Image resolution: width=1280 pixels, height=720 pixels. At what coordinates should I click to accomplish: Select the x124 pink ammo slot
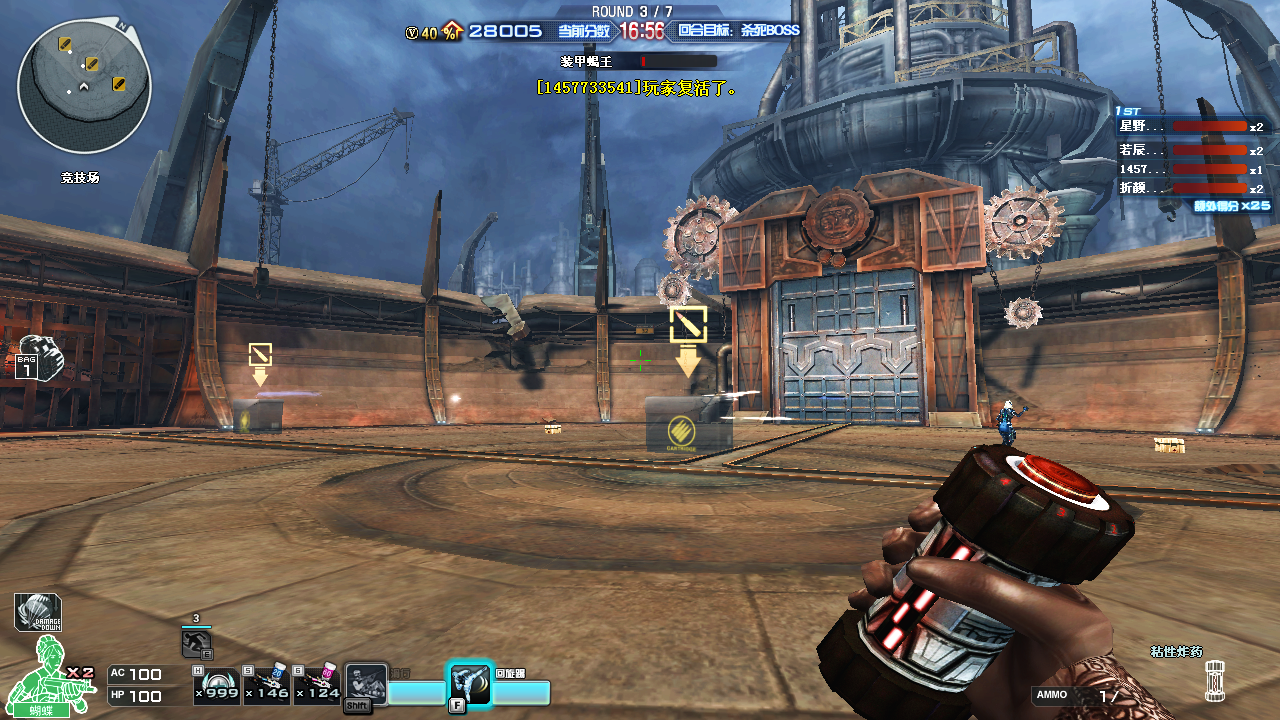point(318,686)
